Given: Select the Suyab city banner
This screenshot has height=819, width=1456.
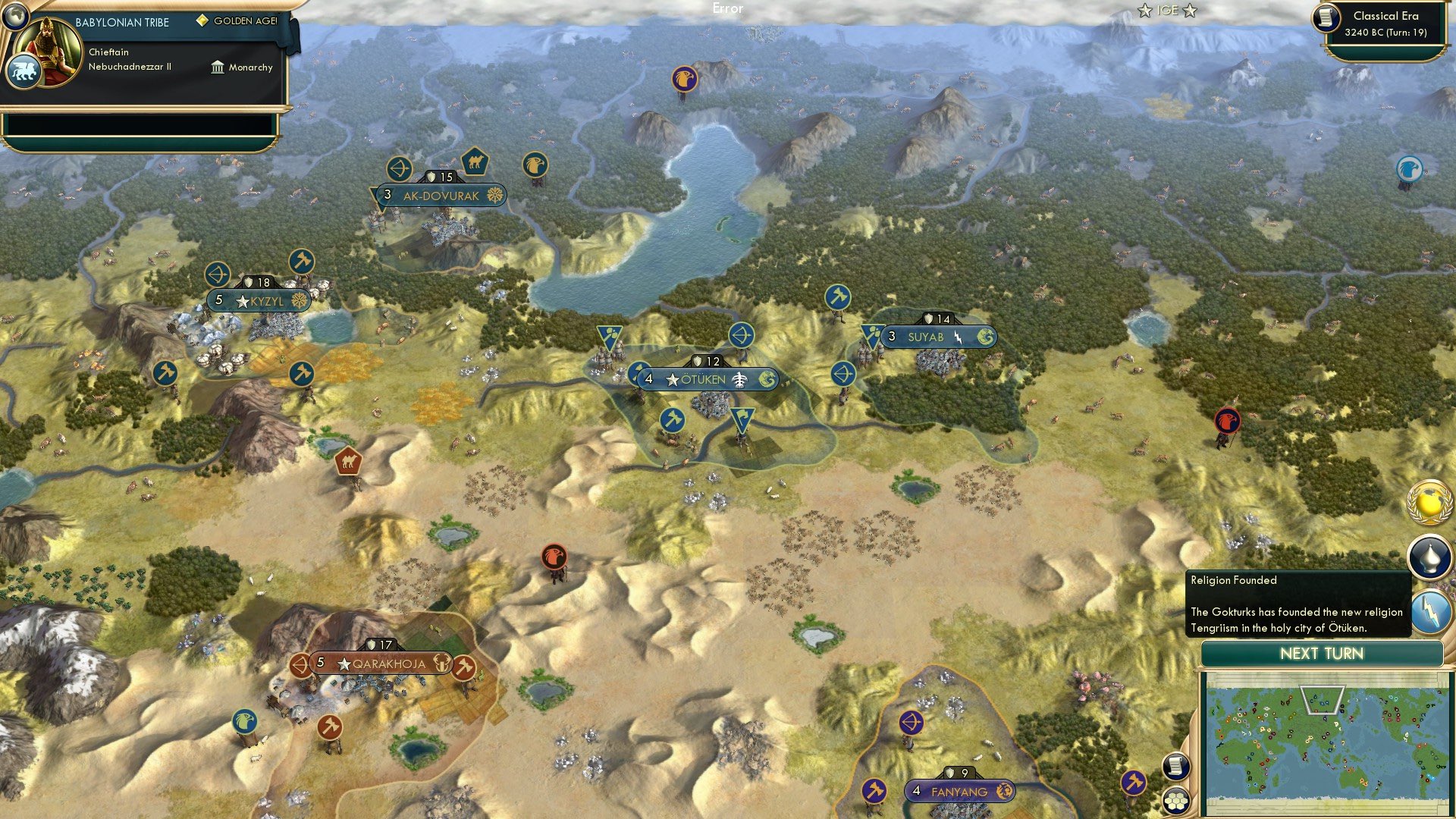Looking at the screenshot, I should (938, 337).
